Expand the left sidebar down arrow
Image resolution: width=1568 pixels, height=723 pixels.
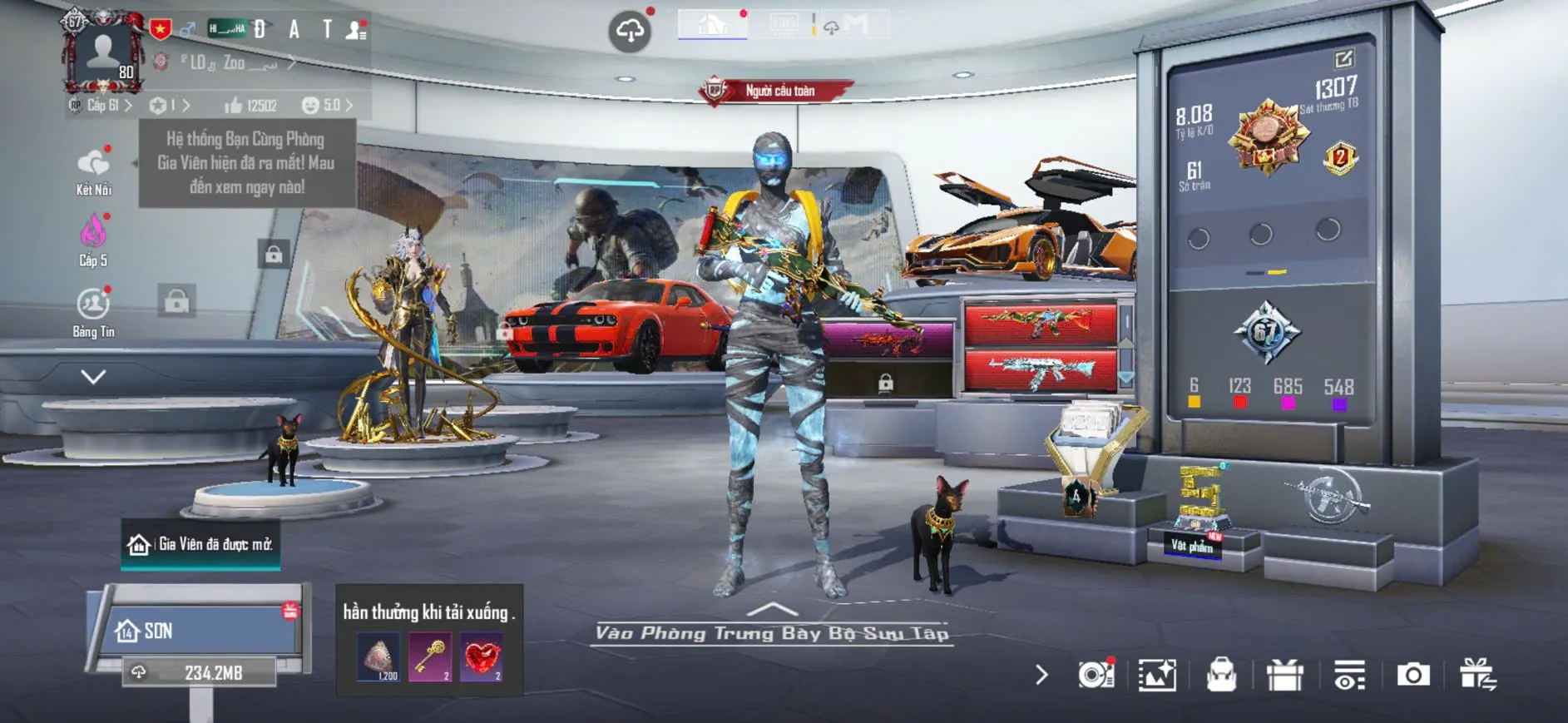point(93,377)
